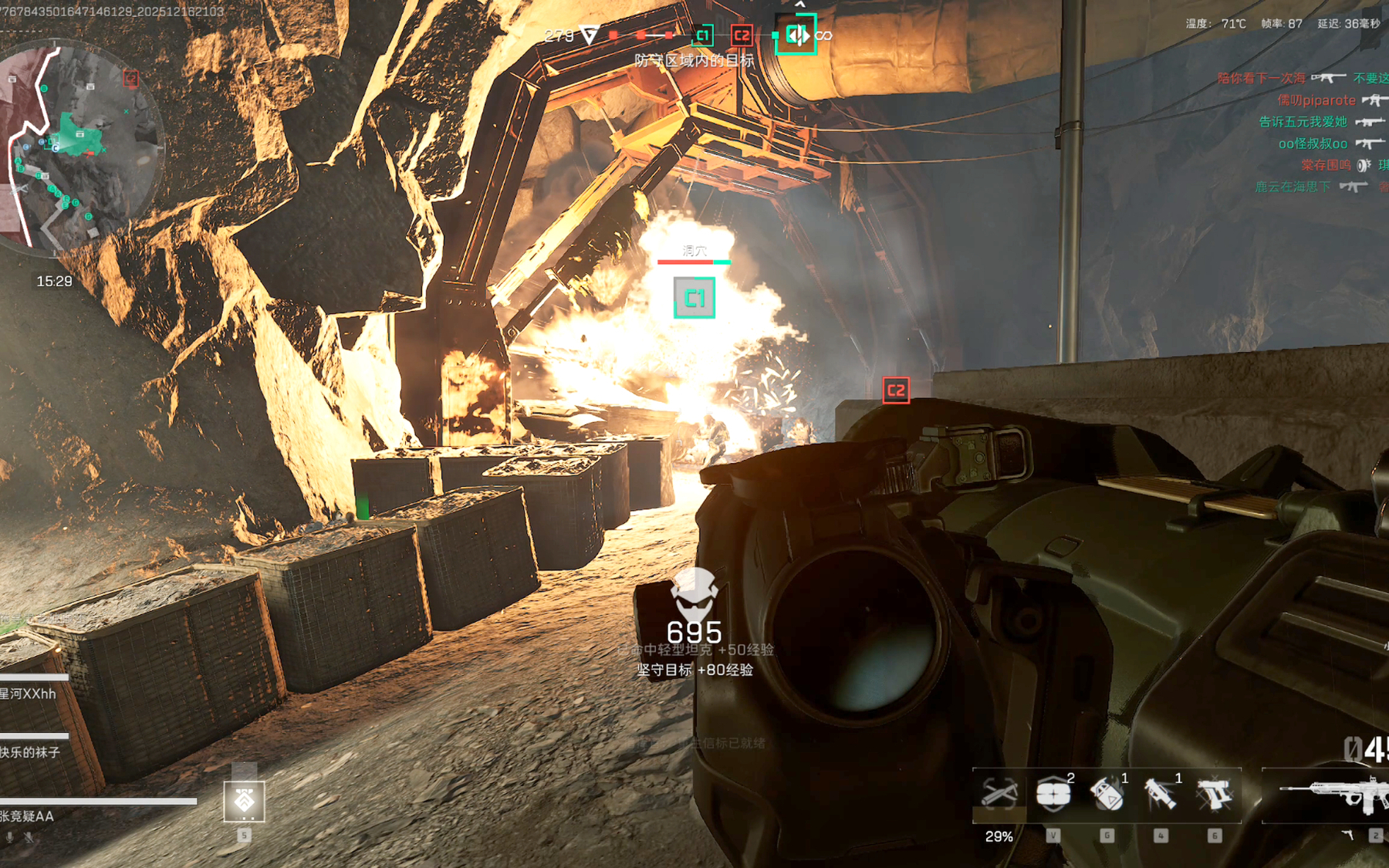Click the red C2 world objective marker

896,390
